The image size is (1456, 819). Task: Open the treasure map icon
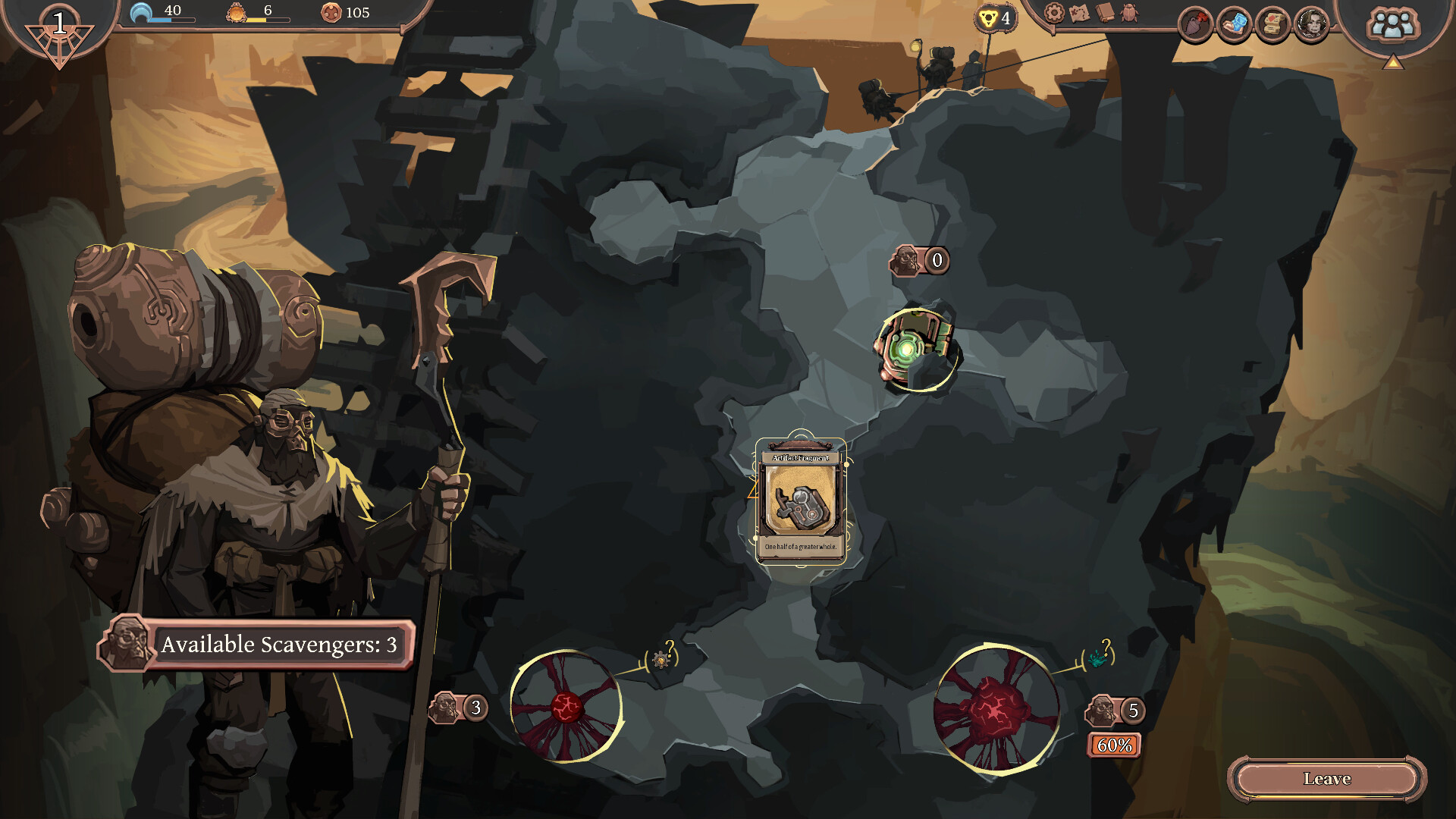point(1079,13)
